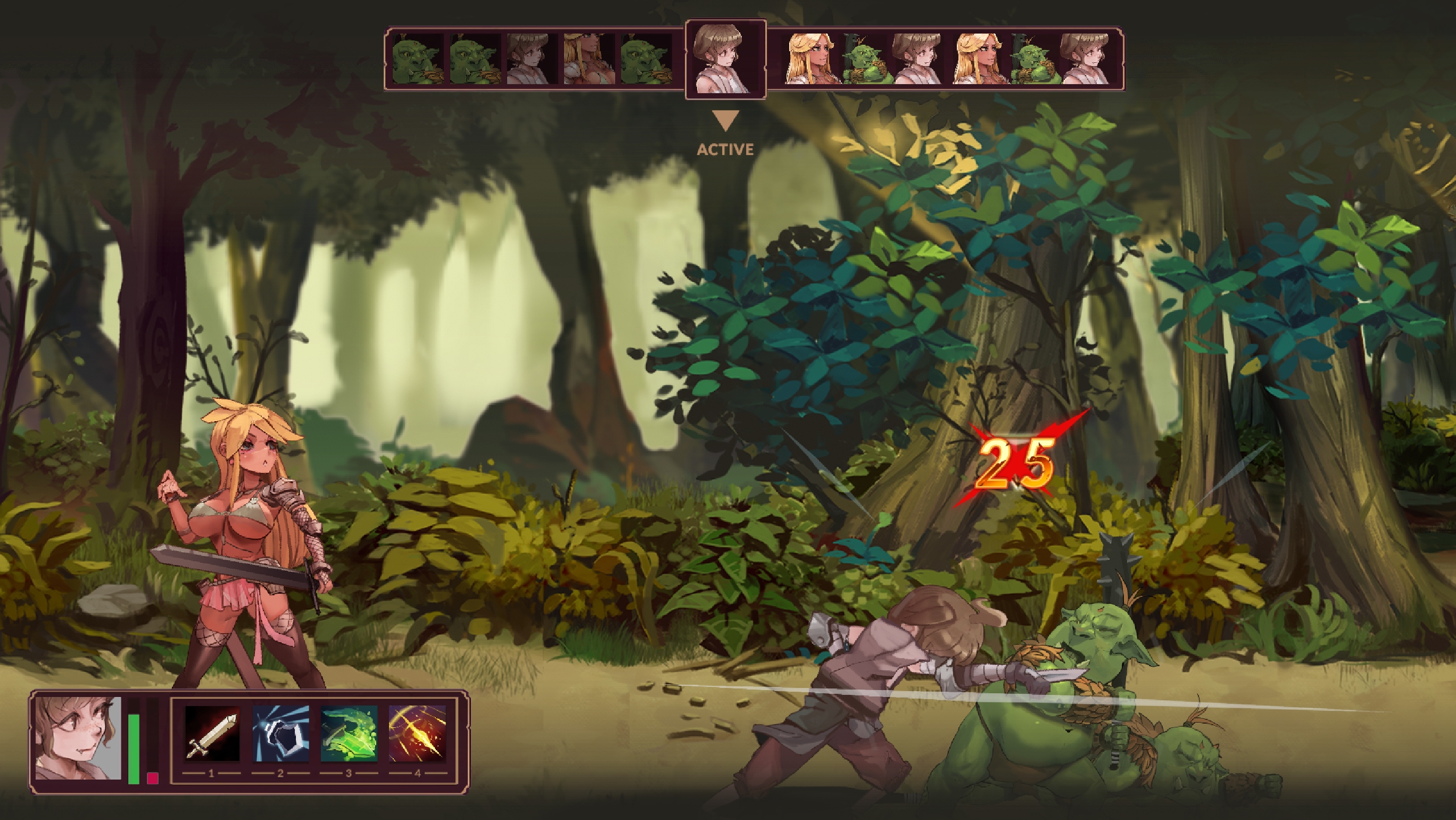The width and height of the screenshot is (1456, 820).
Task: Trigger the fiery golden slash skill
Action: coord(417,734)
